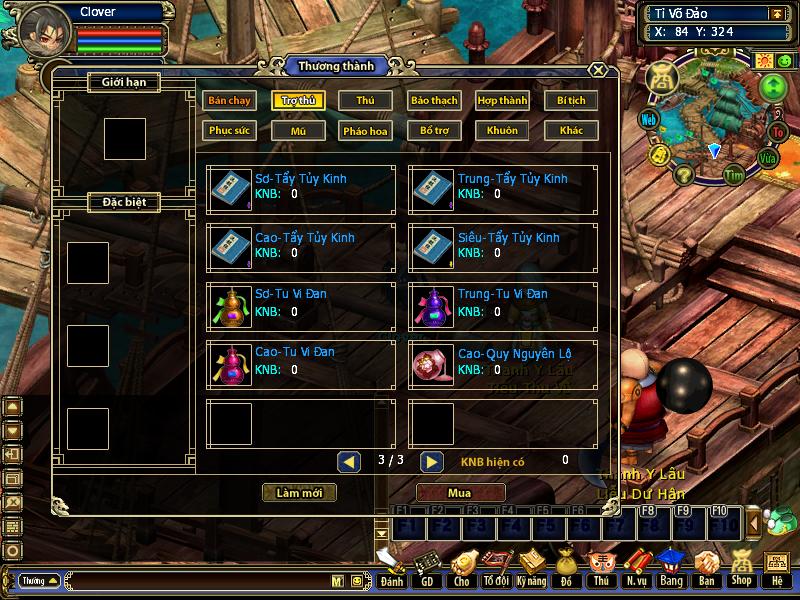Open the Bảo thạch category tab
The width and height of the screenshot is (800, 600).
433,101
